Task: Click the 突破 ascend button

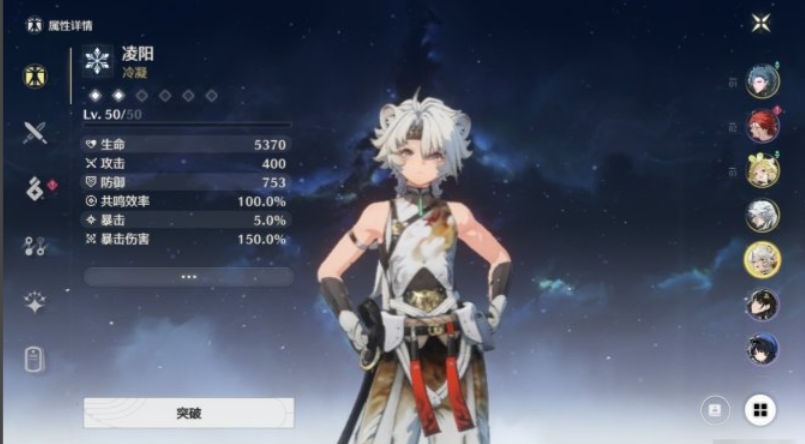Action: tap(189, 412)
